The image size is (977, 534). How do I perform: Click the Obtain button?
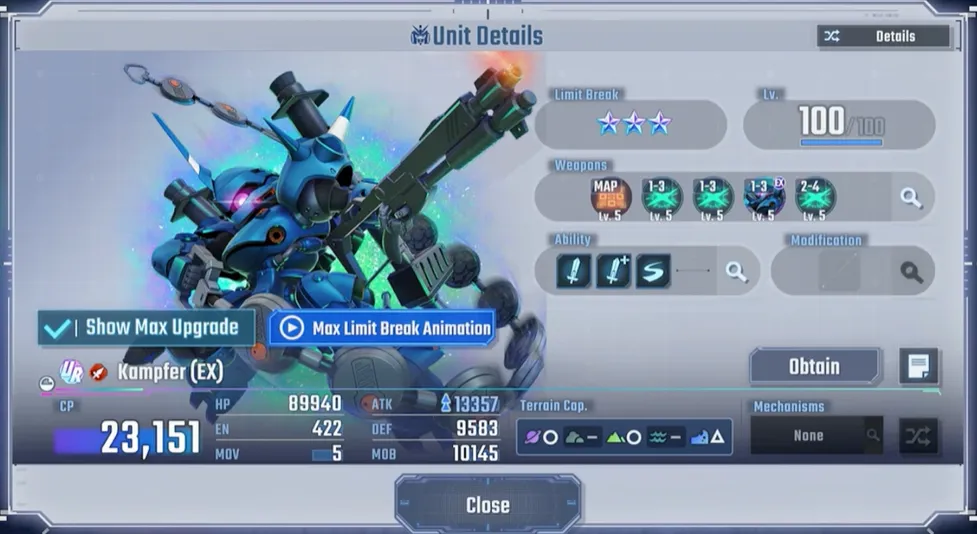click(814, 366)
